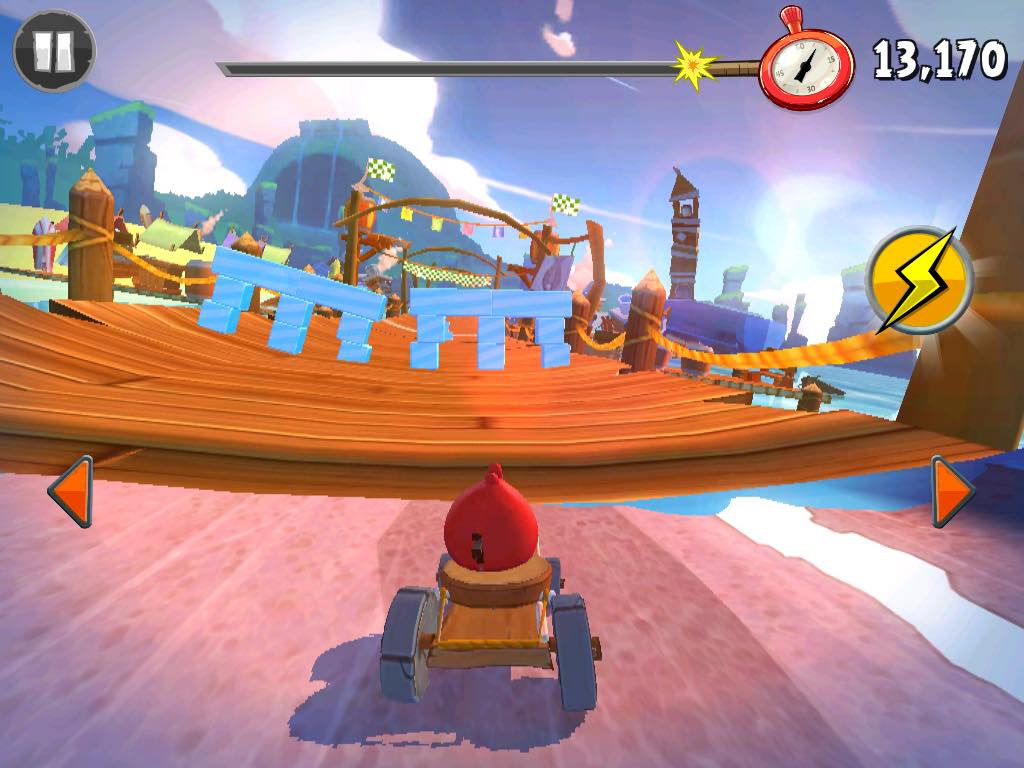Steer right with the orange right arrow
This screenshot has width=1024, height=768.
pyautogui.click(x=952, y=491)
